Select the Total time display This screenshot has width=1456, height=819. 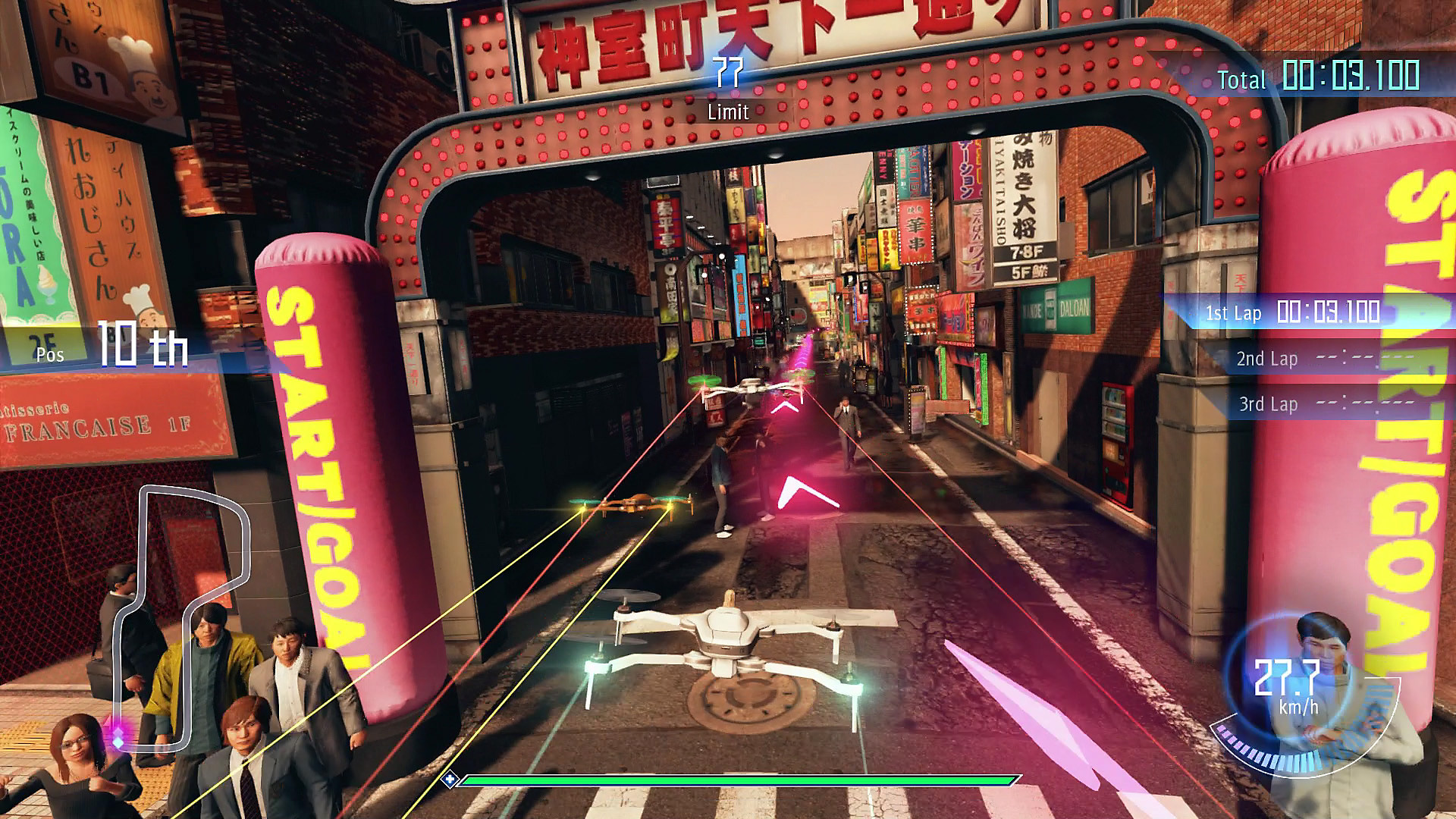1327,78
